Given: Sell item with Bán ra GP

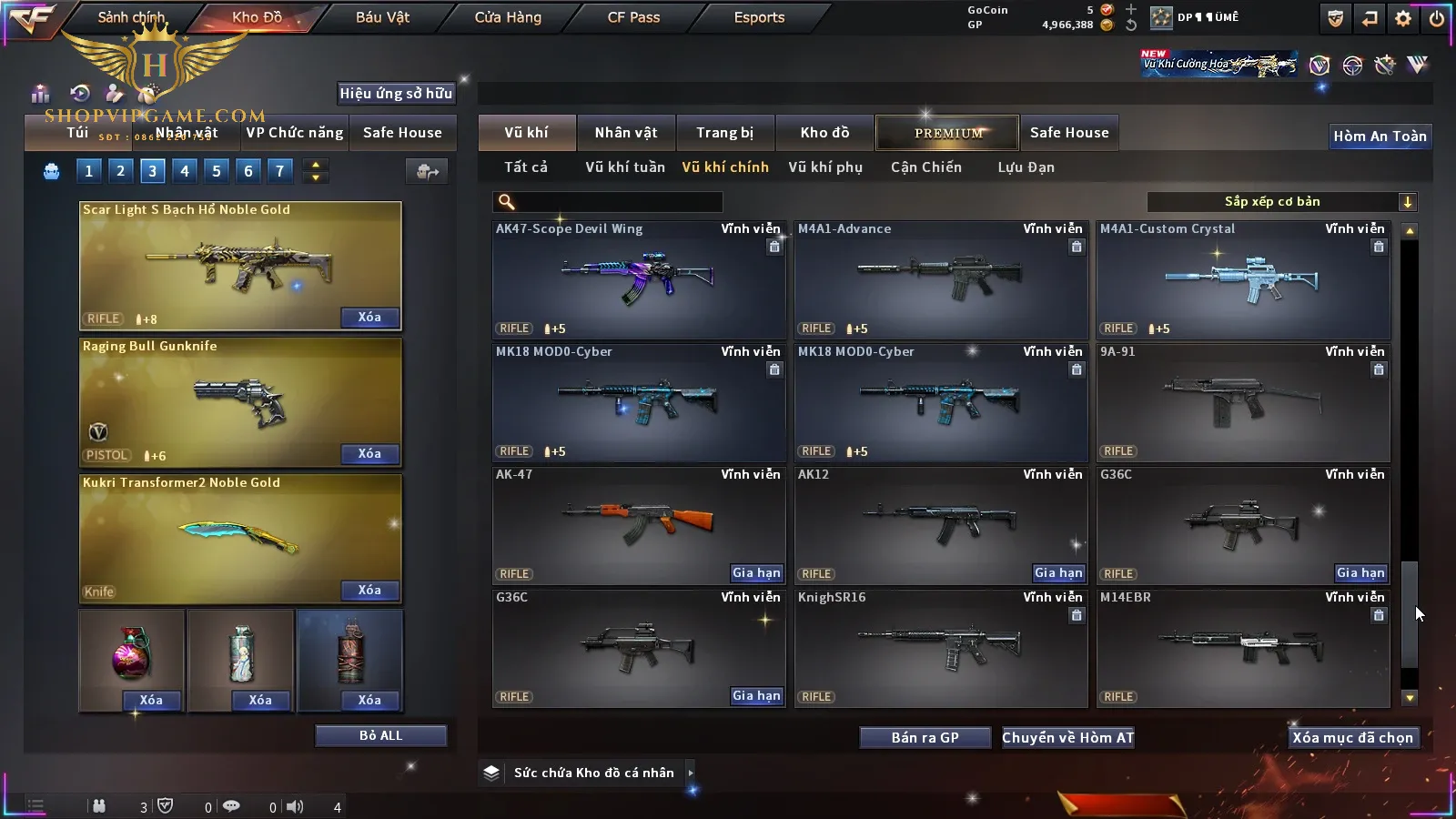Looking at the screenshot, I should [x=925, y=738].
